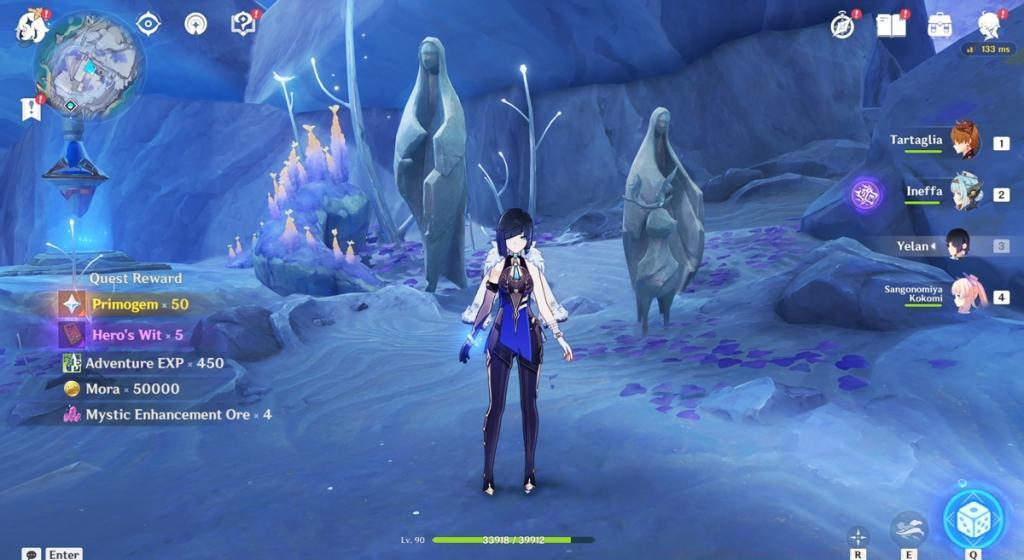Use the Elemental Skill cloud icon
1024x560 pixels.
pos(908,528)
